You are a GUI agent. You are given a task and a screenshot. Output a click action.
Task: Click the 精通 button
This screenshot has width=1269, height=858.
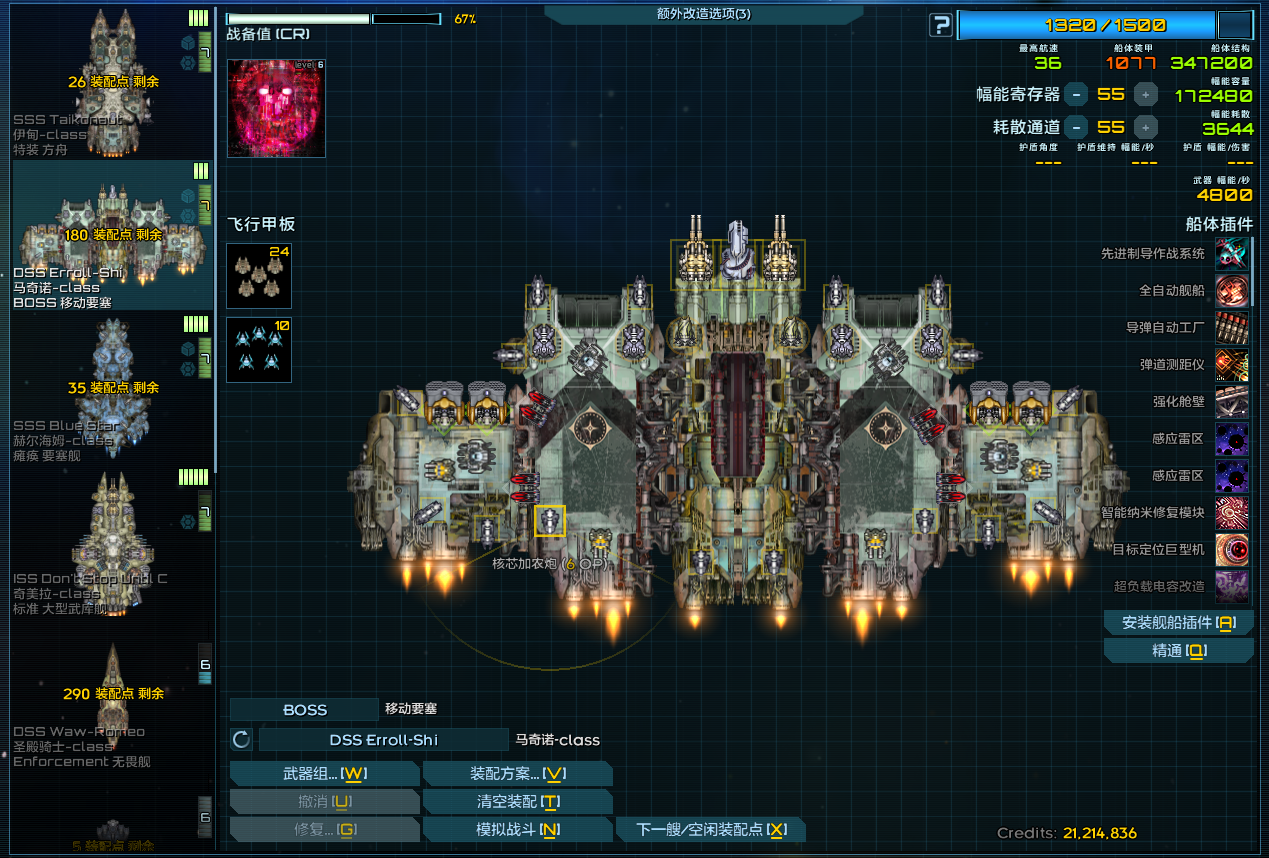(1178, 651)
